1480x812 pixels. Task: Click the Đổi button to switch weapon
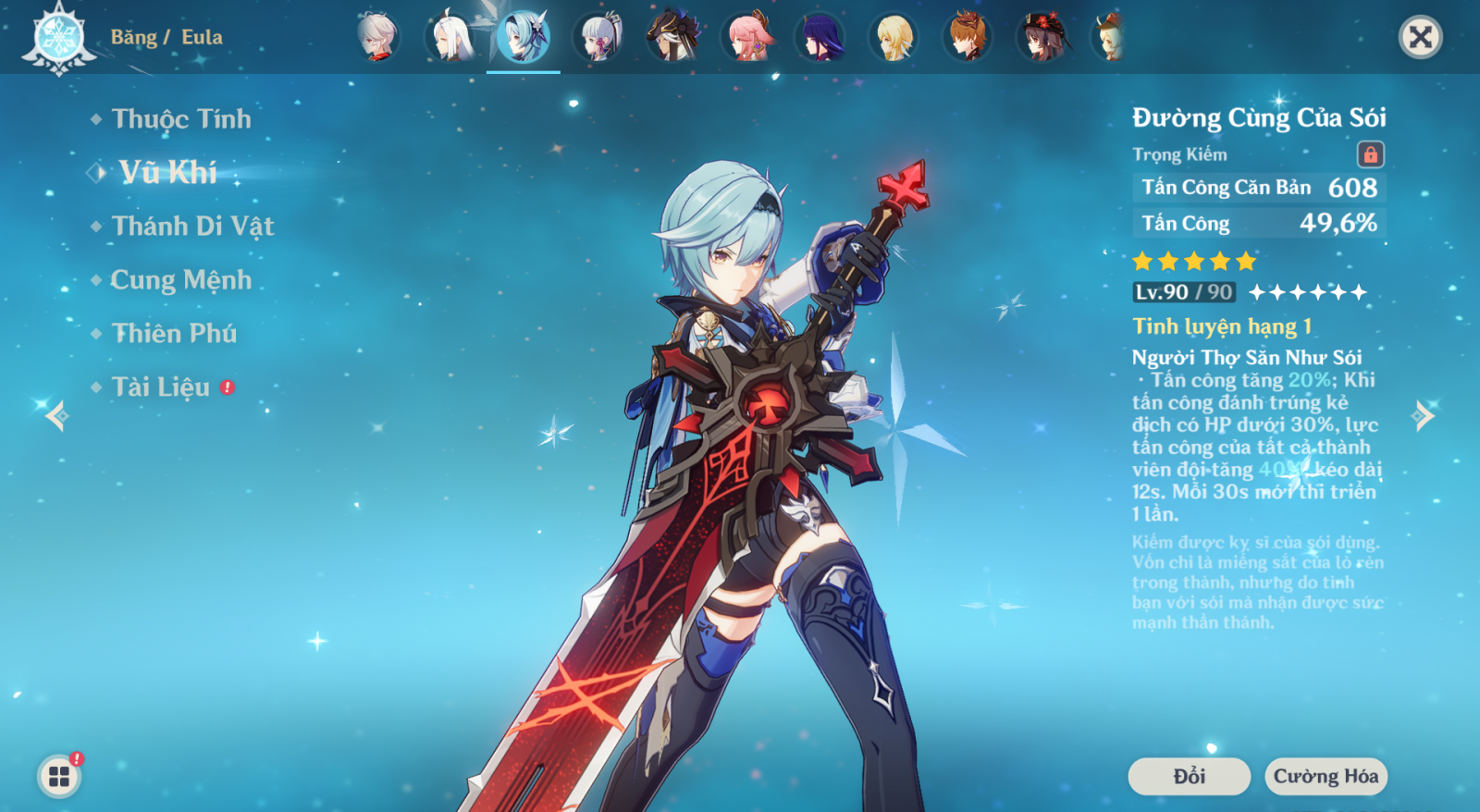[1189, 776]
